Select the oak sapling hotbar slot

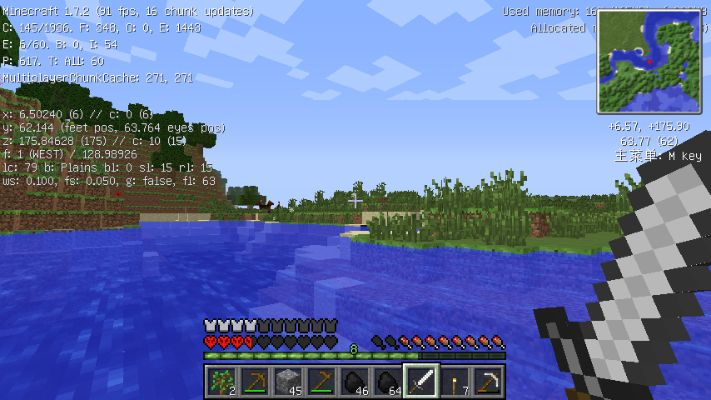tap(221, 381)
